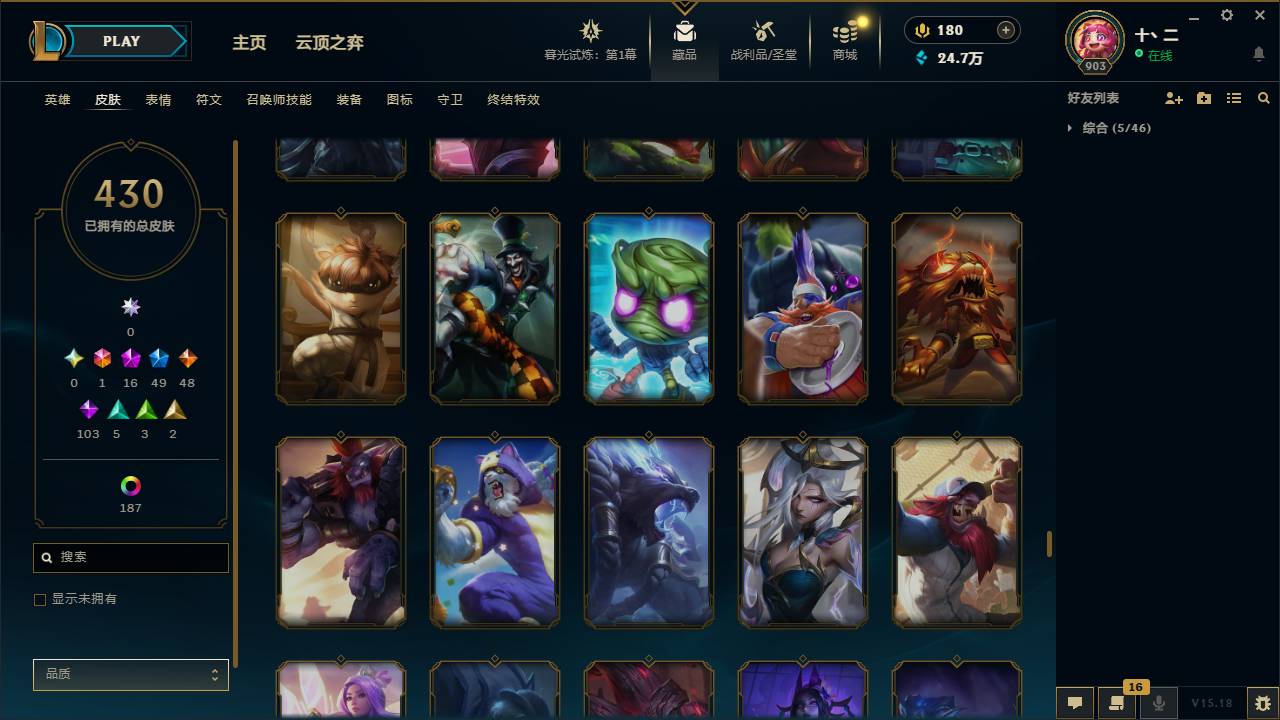Open the 商城 store icon

click(843, 30)
